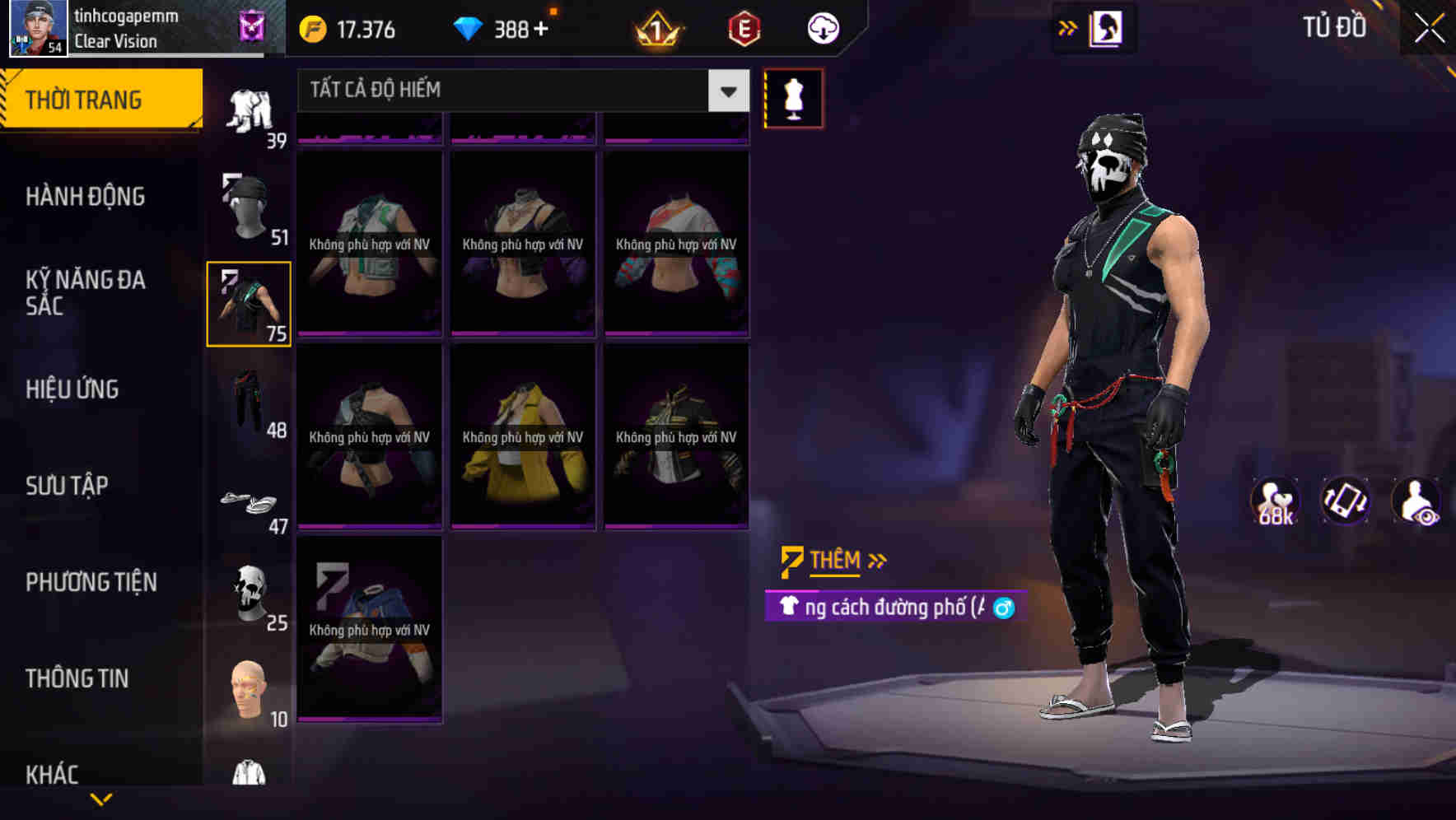Open the SƯU TẬP category
The width and height of the screenshot is (1456, 820).
68,486
